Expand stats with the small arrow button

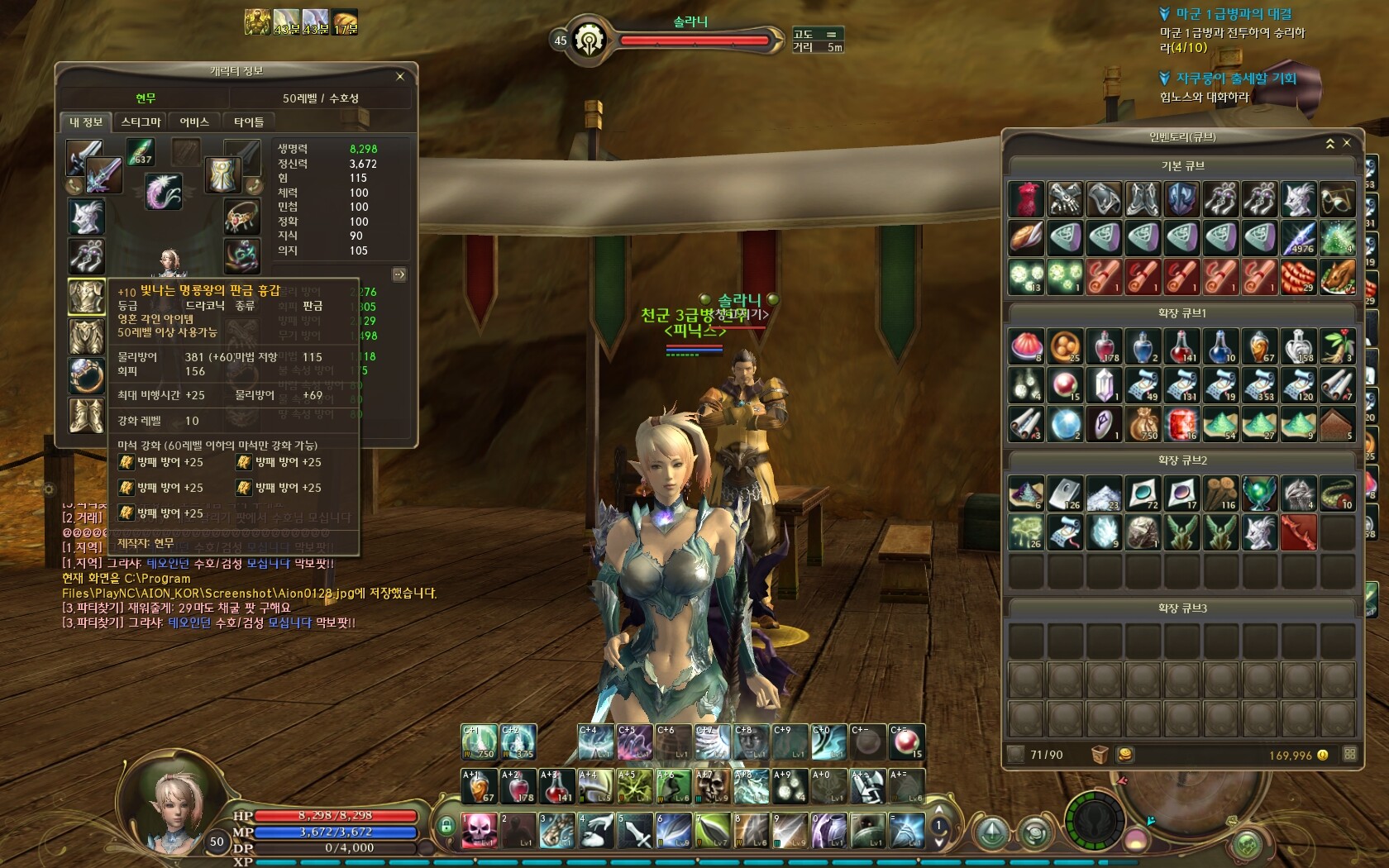coord(399,274)
